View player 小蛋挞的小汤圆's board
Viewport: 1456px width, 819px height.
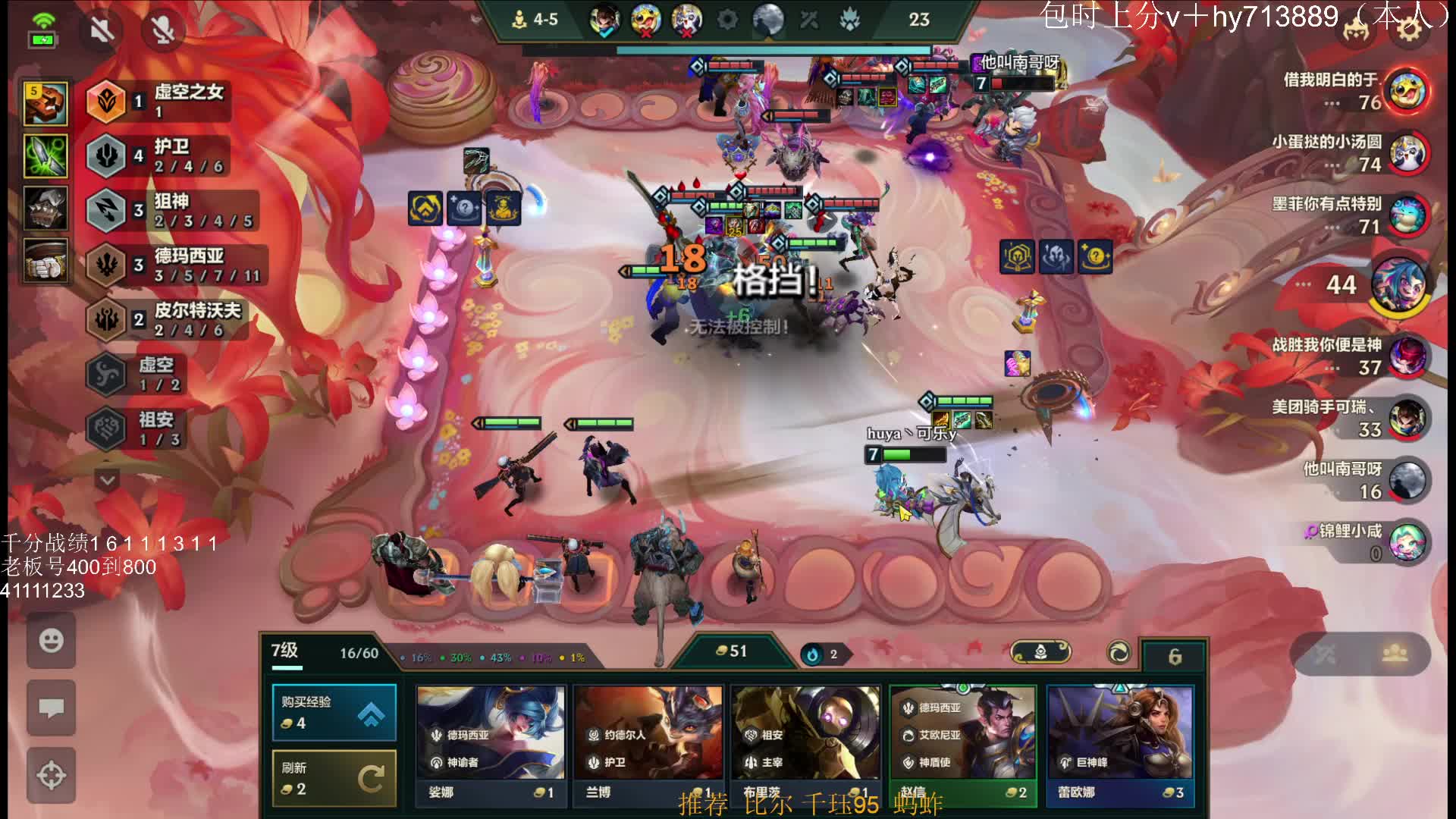click(1407, 153)
